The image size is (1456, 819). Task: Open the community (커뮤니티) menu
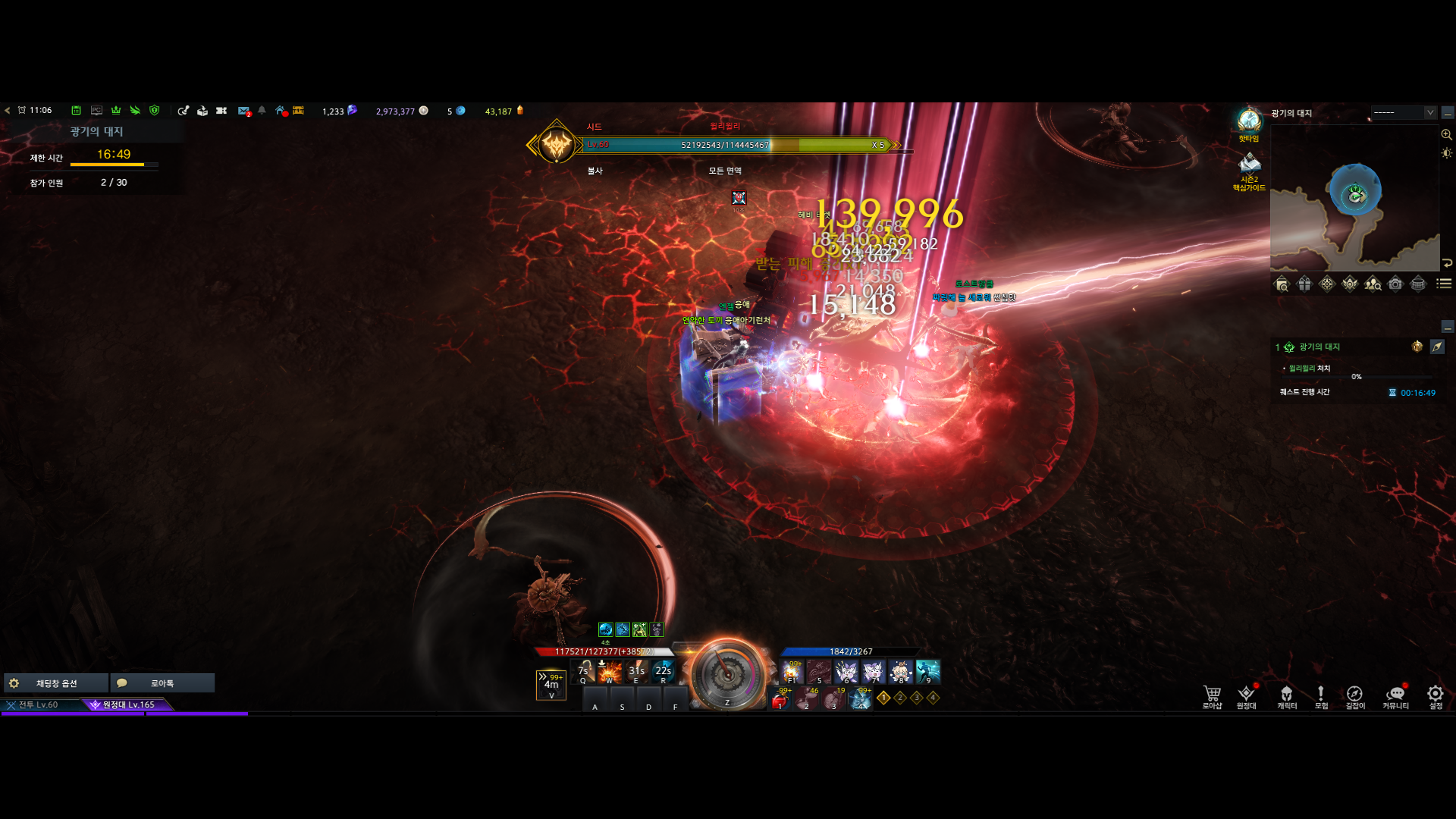[1395, 696]
